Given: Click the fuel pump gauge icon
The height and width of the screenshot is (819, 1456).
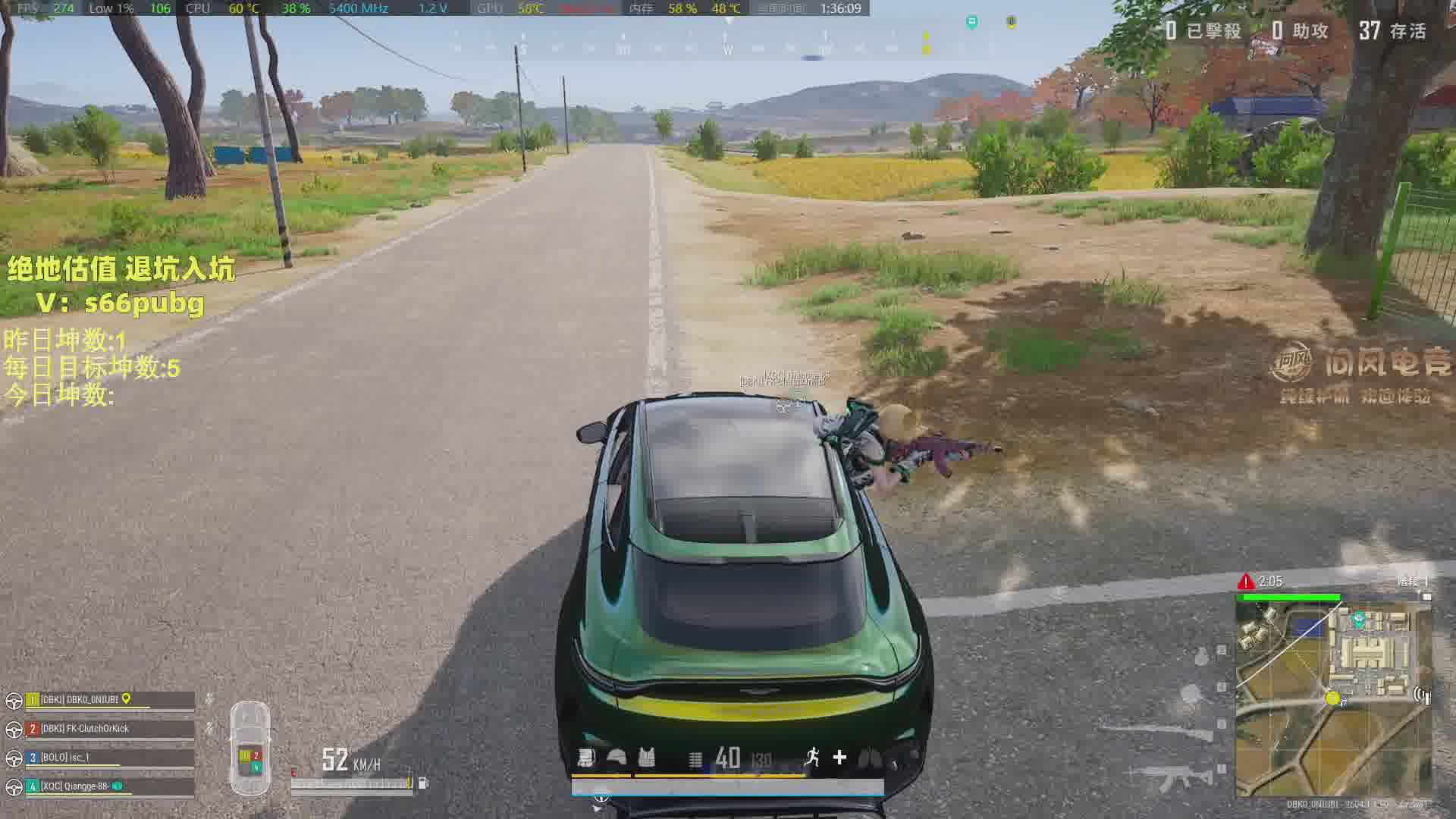Looking at the screenshot, I should [x=423, y=783].
